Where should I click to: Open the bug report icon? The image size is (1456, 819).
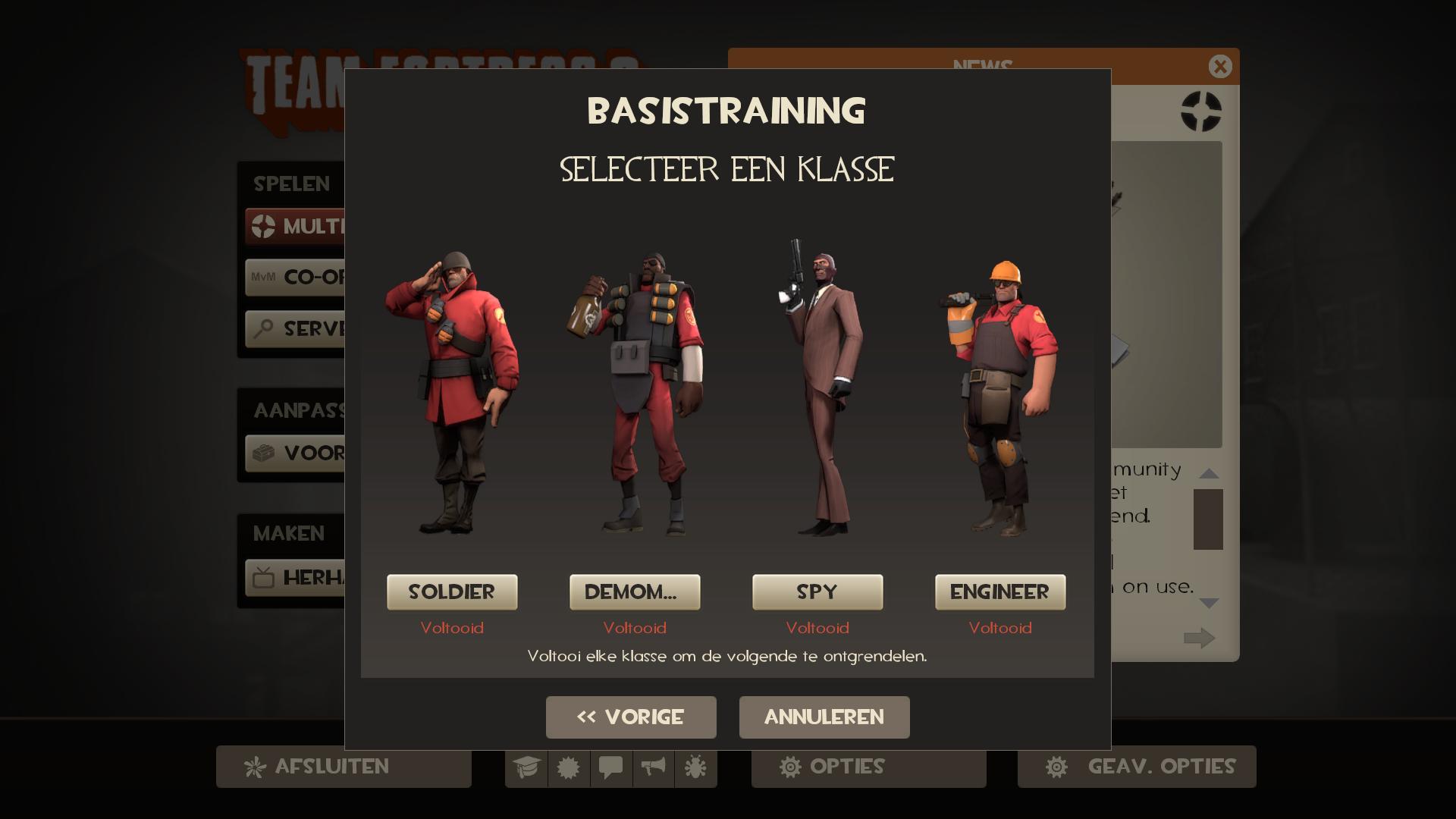(695, 767)
